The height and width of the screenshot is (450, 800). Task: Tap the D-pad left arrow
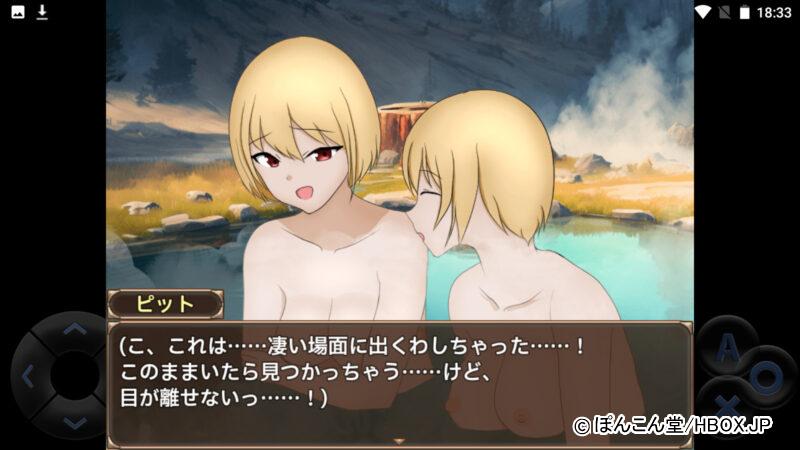28,377
